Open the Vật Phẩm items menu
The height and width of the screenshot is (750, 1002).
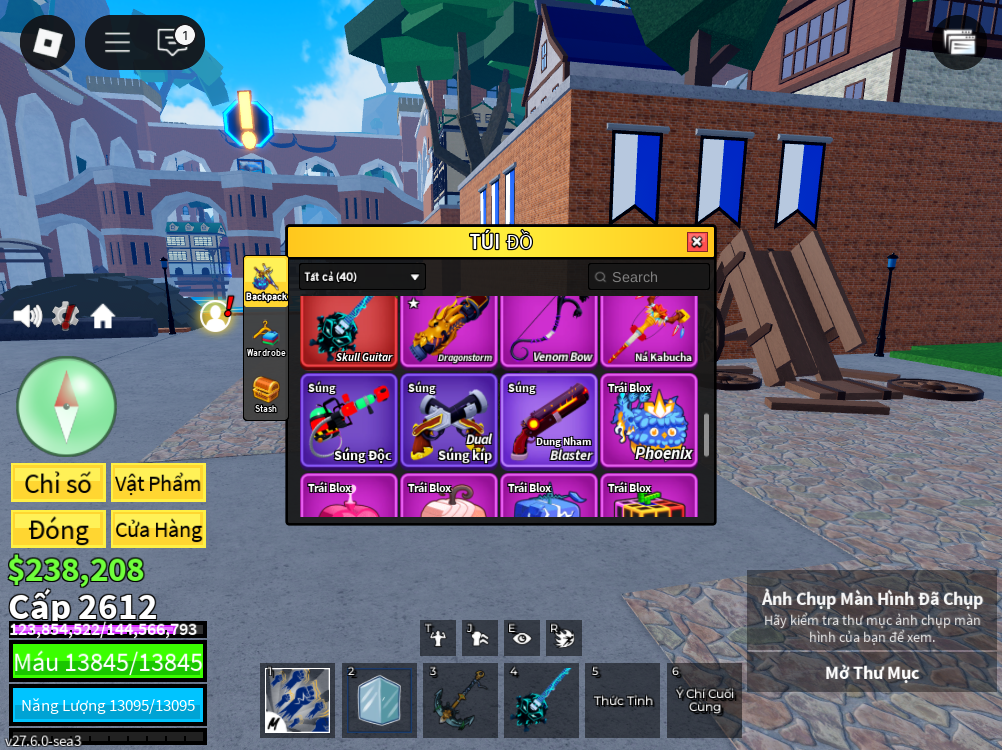pos(158,483)
